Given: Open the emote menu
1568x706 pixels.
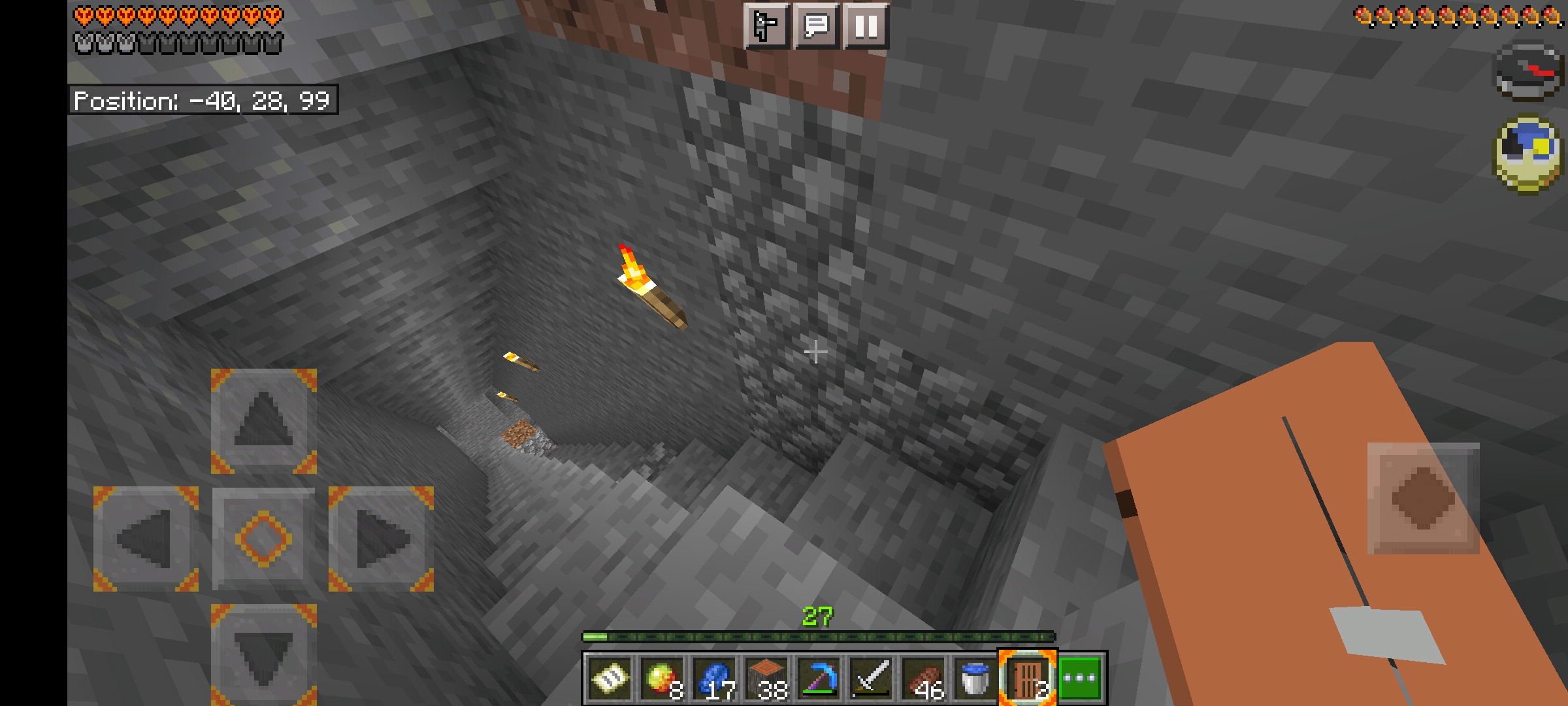Looking at the screenshot, I should point(766,26).
